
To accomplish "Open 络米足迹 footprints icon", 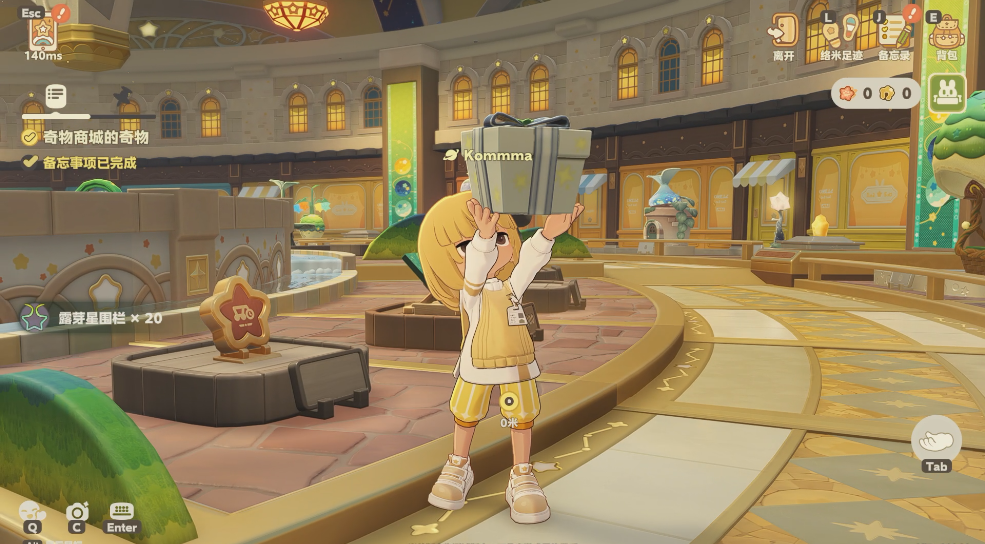I will click(839, 30).
